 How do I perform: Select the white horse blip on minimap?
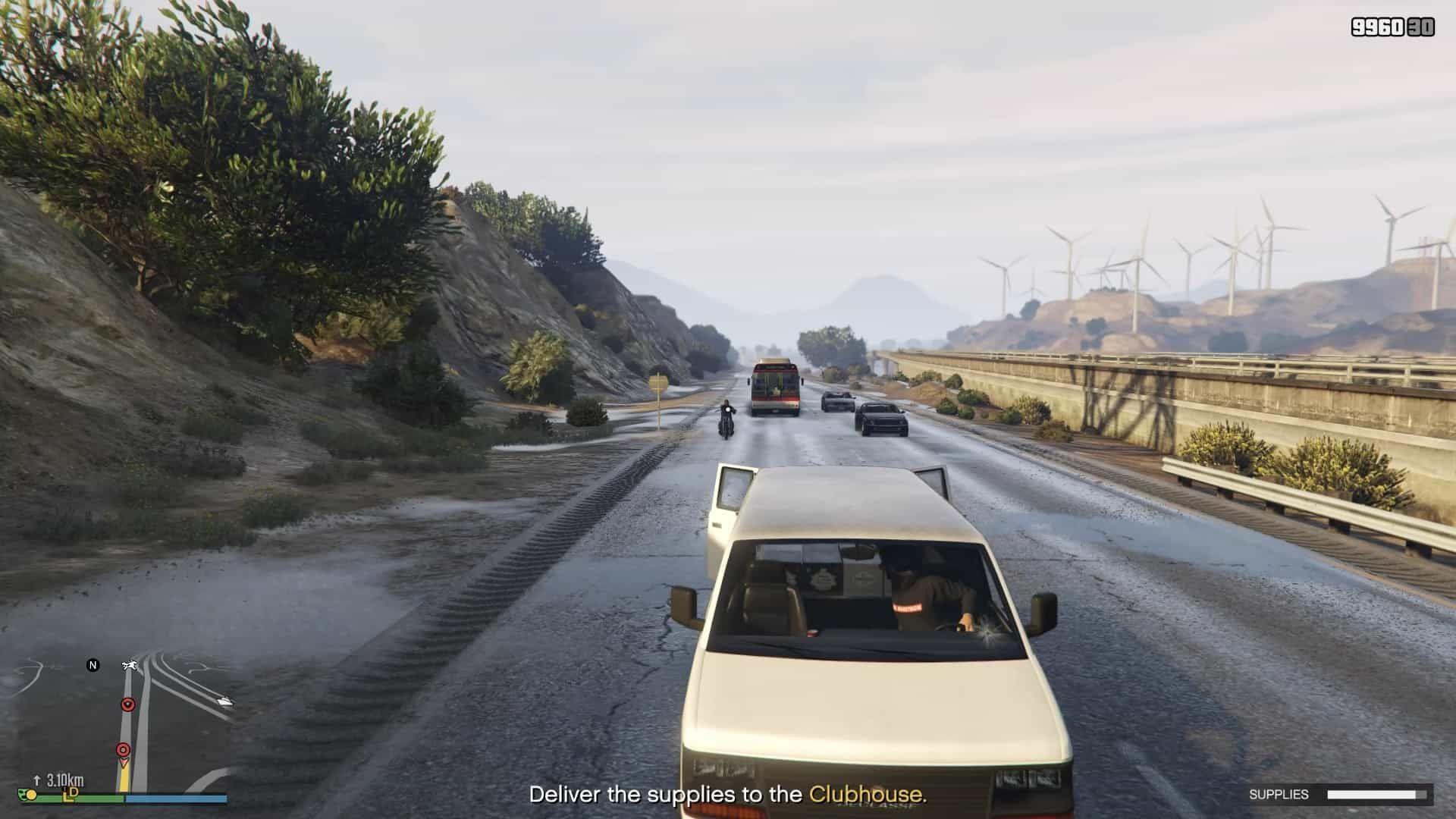129,666
